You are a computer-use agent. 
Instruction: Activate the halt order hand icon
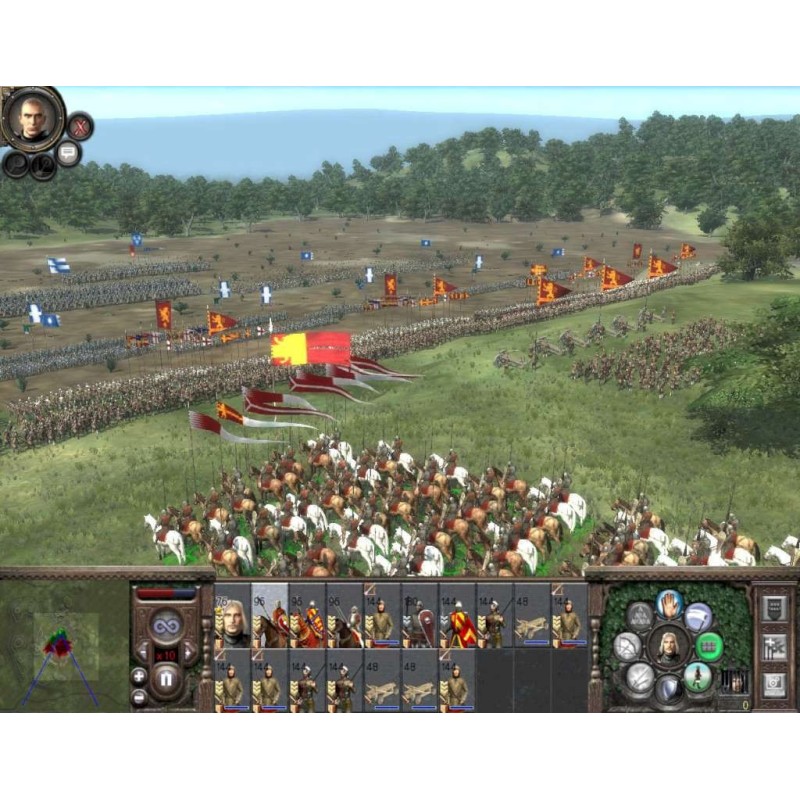coord(668,602)
